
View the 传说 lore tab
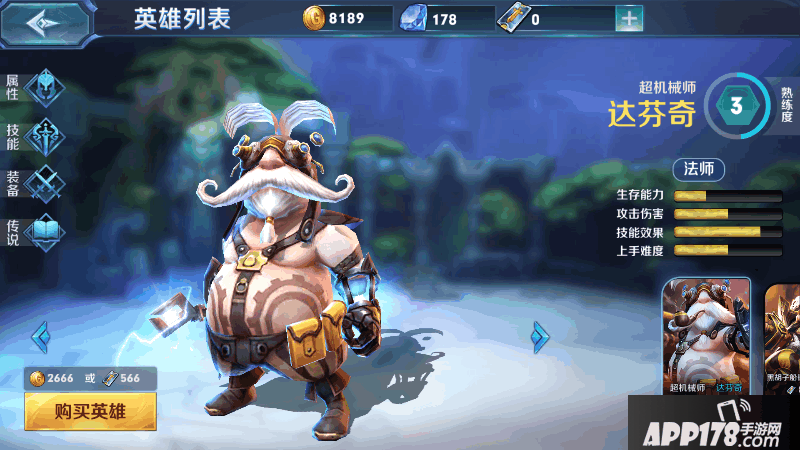pyautogui.click(x=42, y=233)
